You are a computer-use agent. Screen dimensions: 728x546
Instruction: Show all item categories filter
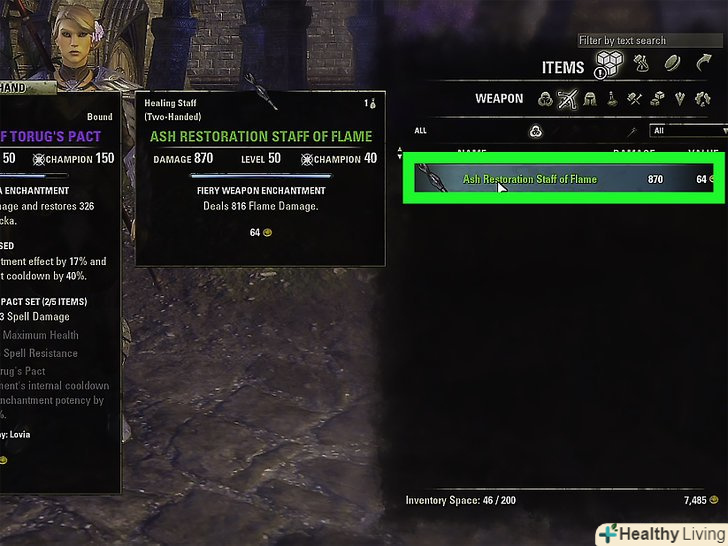(545, 99)
